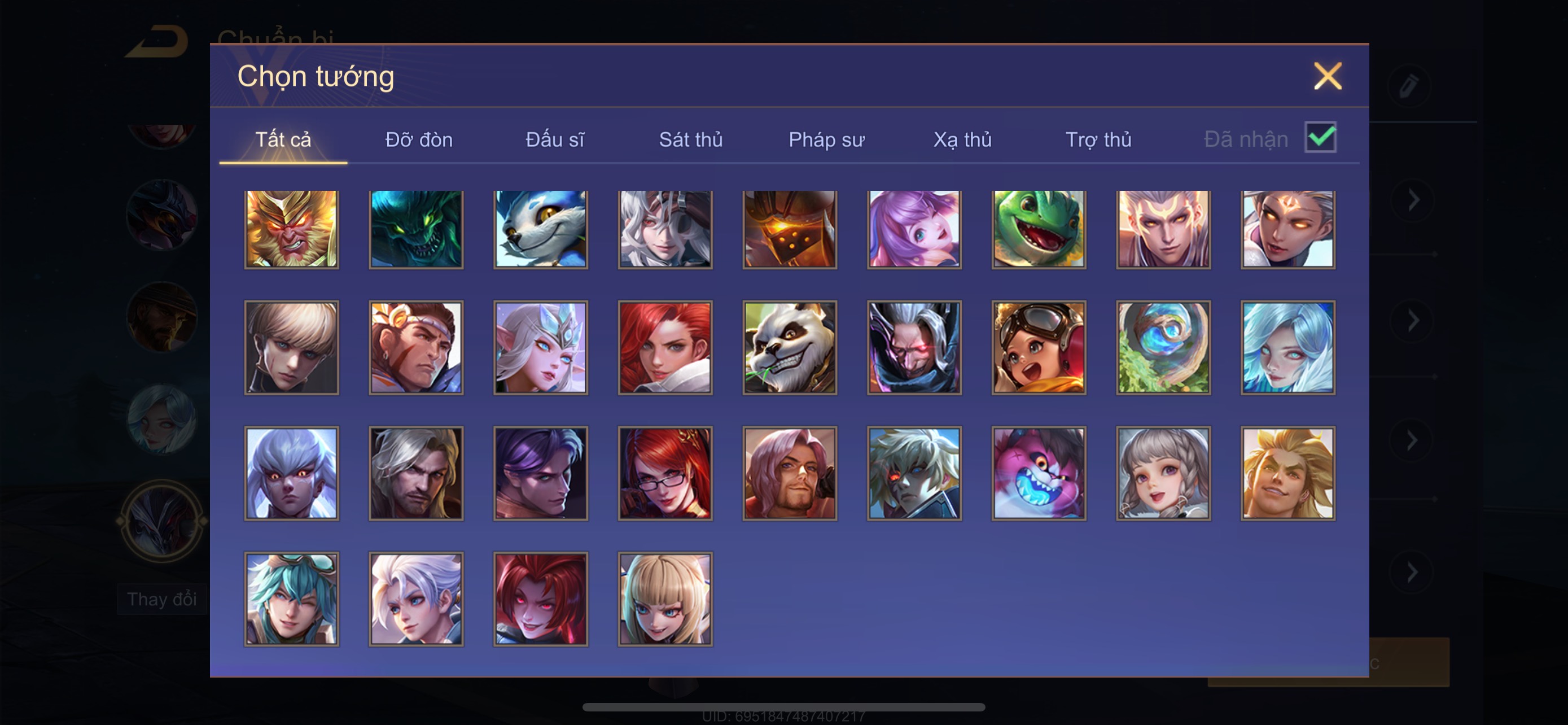The image size is (1568, 725).
Task: Select the blonde girl with blunt bangs
Action: point(665,599)
